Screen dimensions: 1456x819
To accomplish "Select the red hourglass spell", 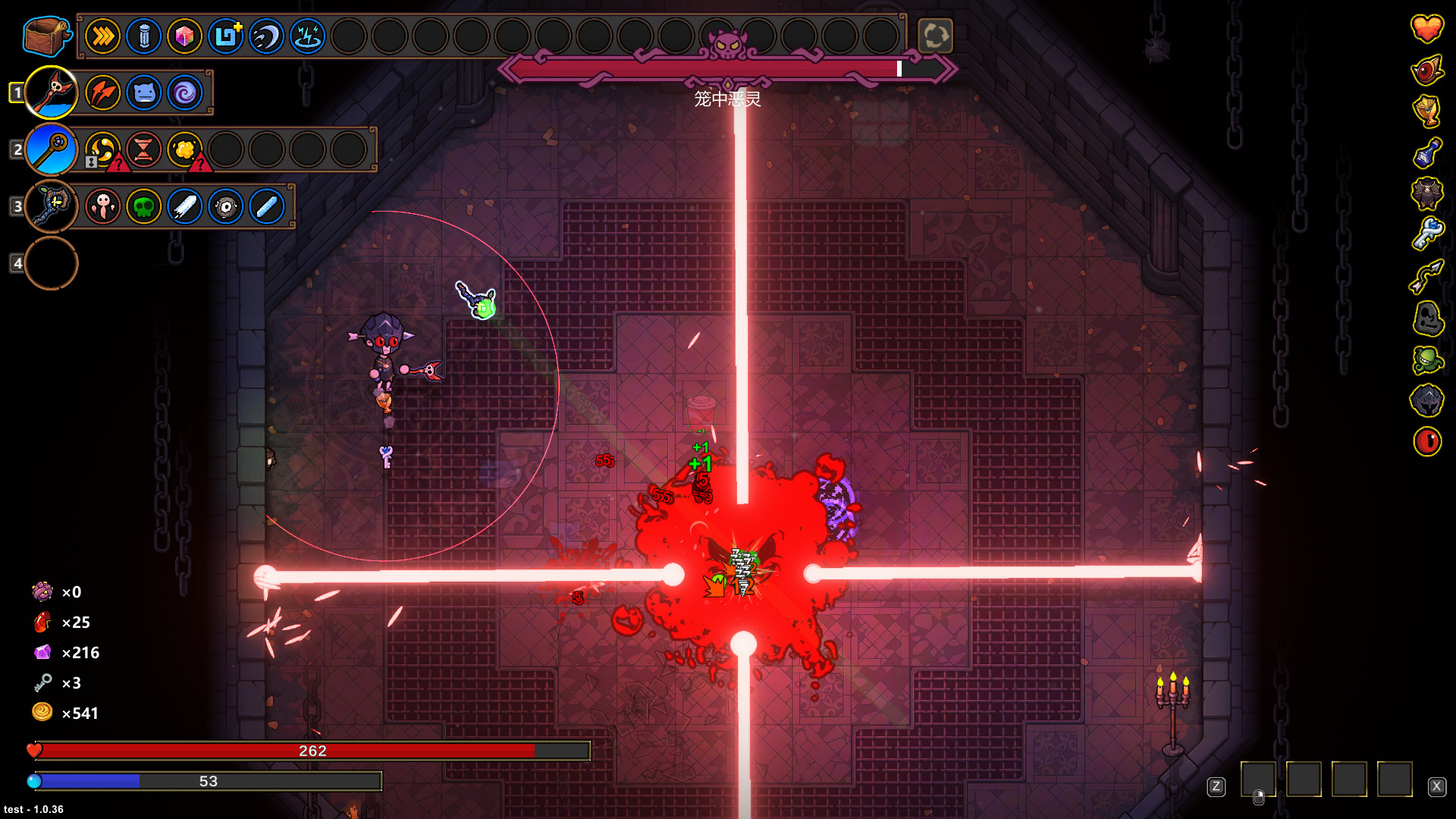I will [143, 149].
